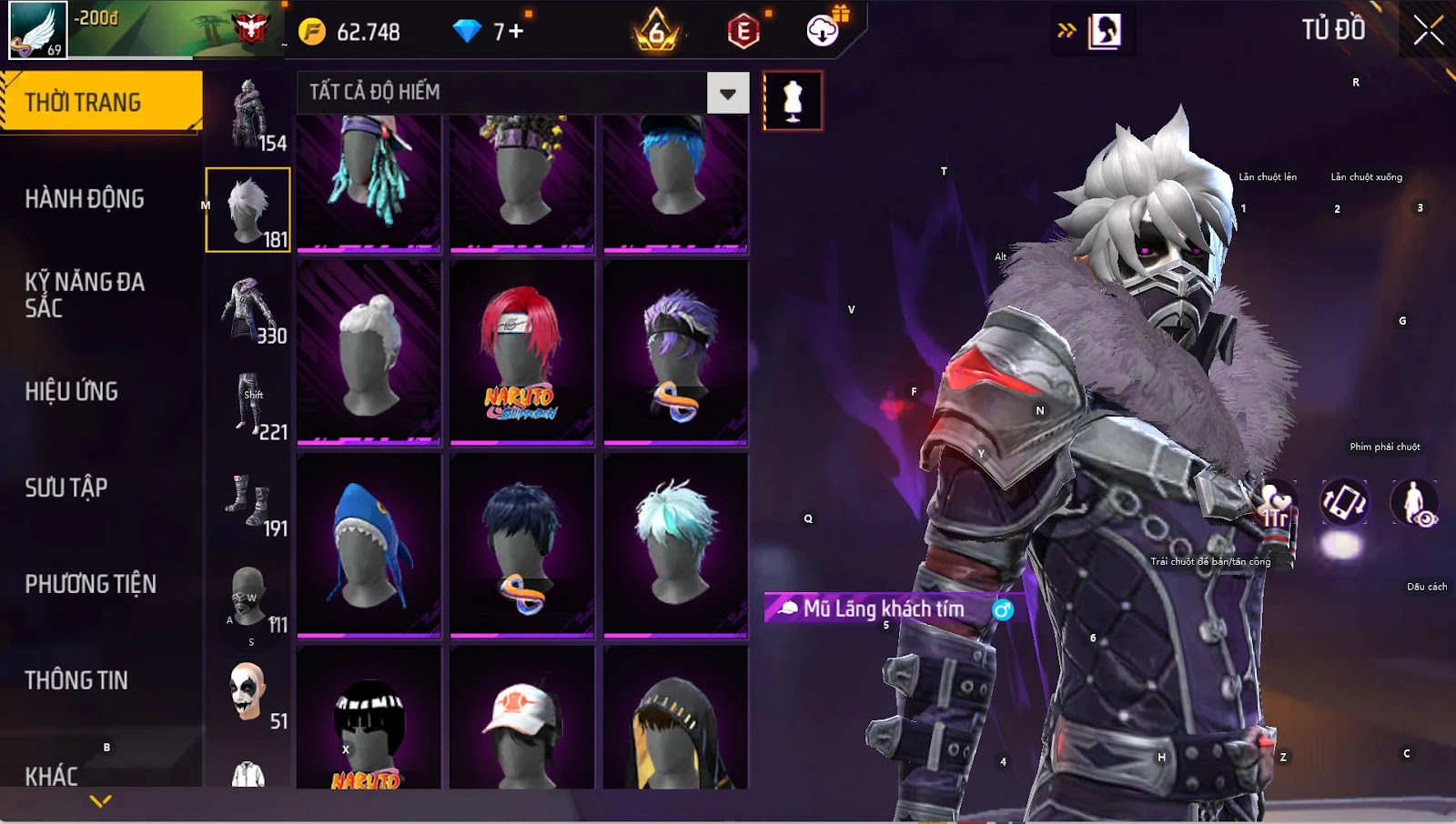
Task: Choose the white-teal spiky hair item
Action: [x=675, y=546]
